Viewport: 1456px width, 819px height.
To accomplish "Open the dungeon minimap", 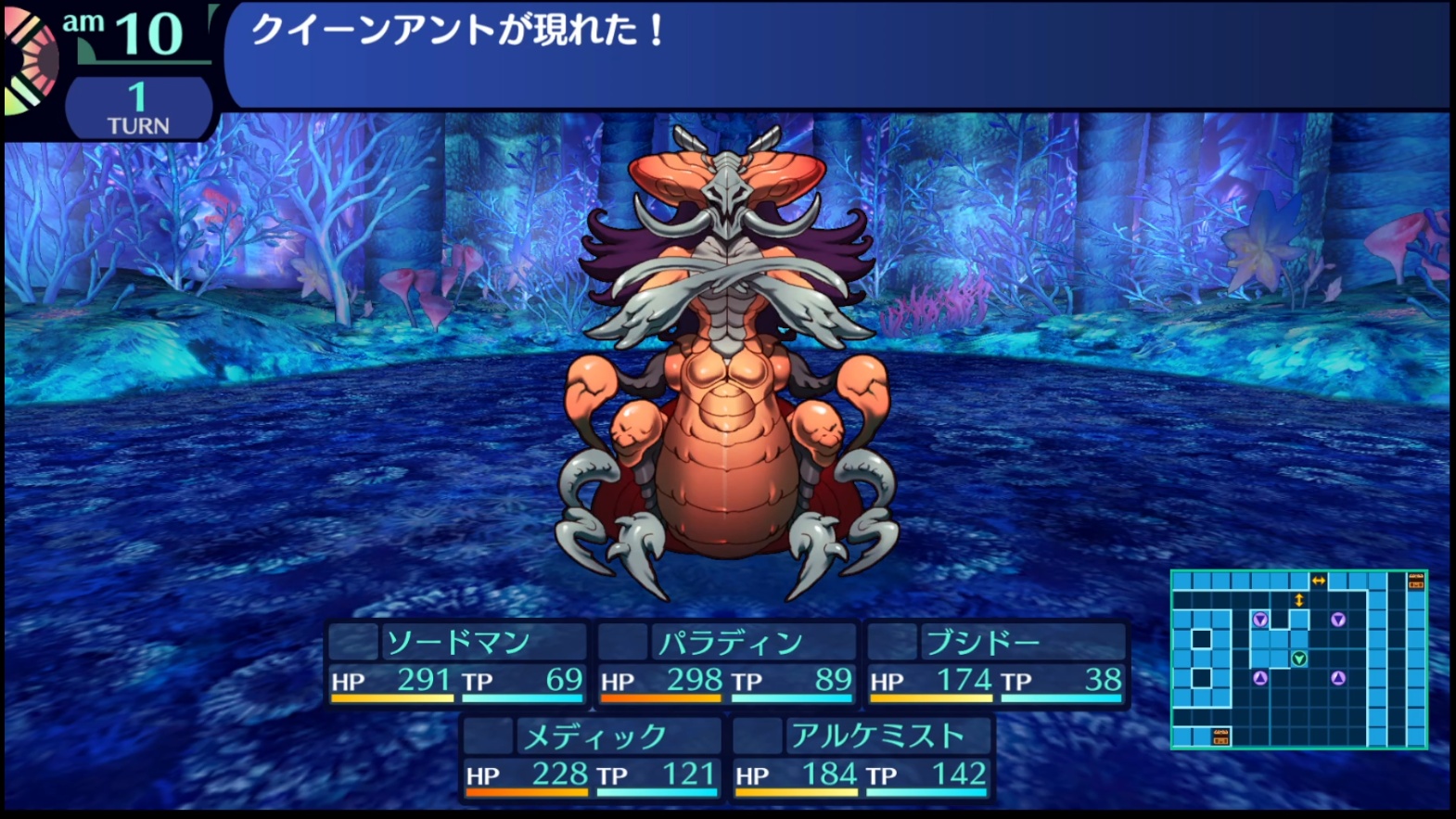I will (1298, 659).
